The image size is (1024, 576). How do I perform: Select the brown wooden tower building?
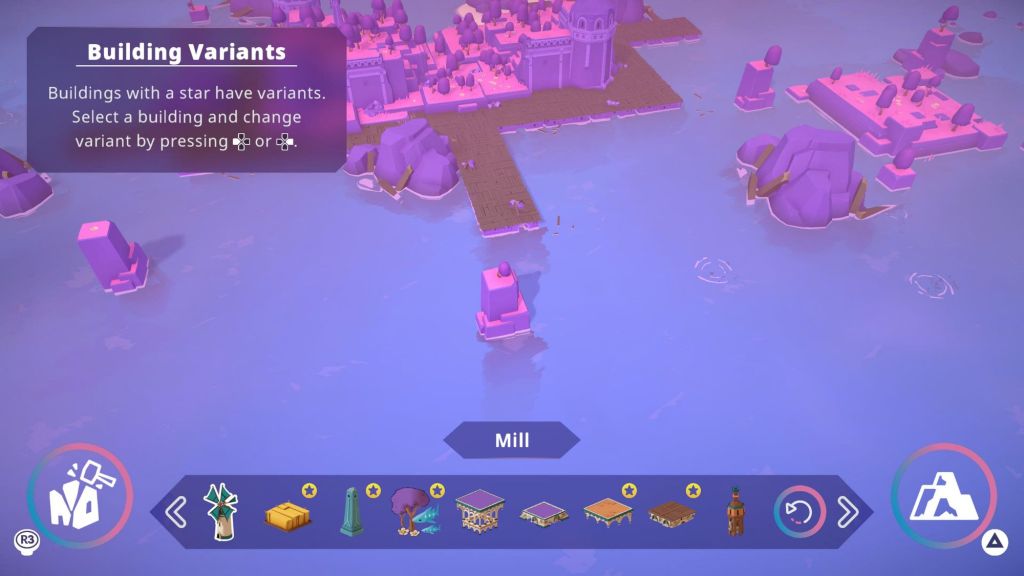pyautogui.click(x=735, y=511)
